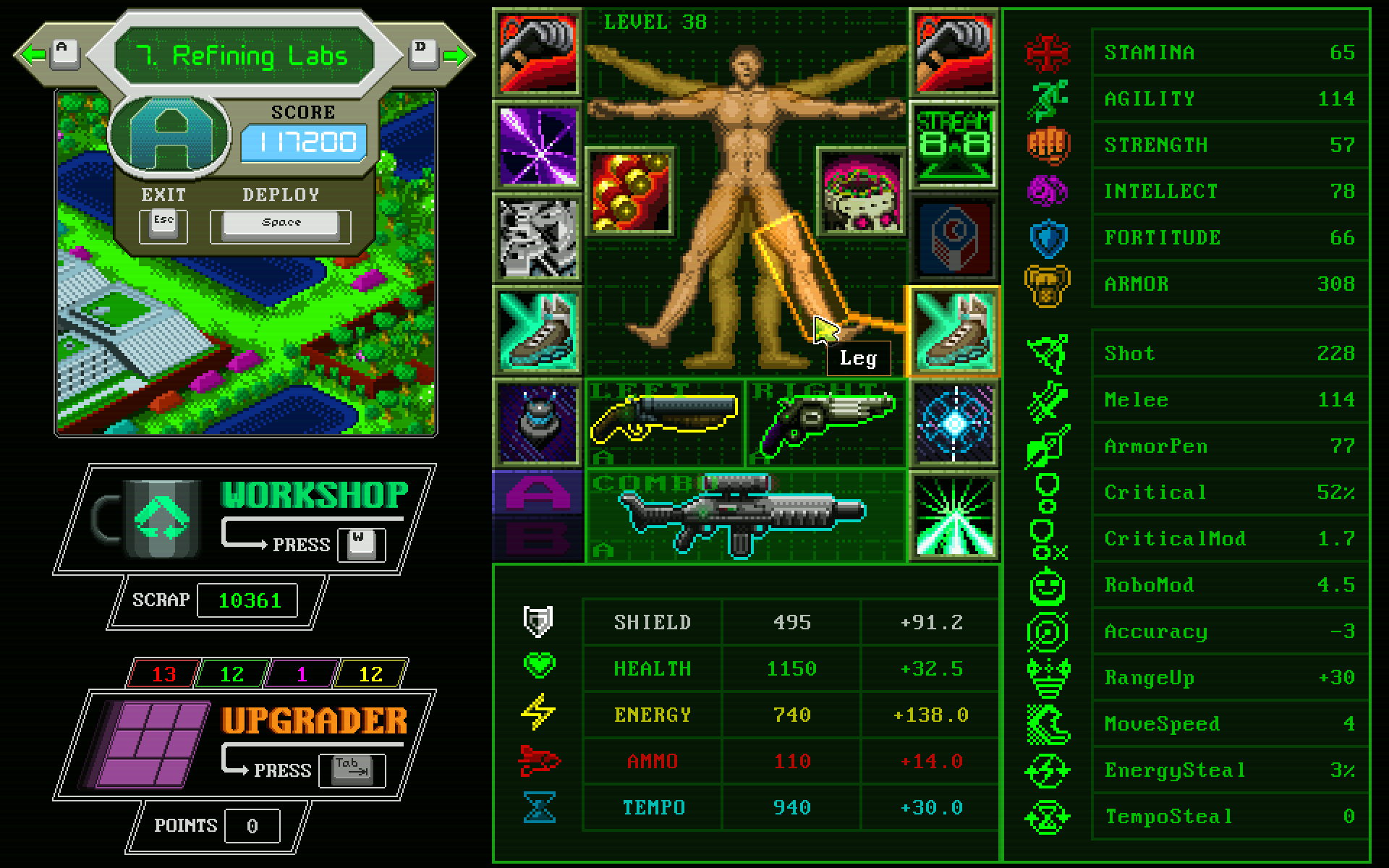
Task: Open the purple laser module slot
Action: click(537, 143)
